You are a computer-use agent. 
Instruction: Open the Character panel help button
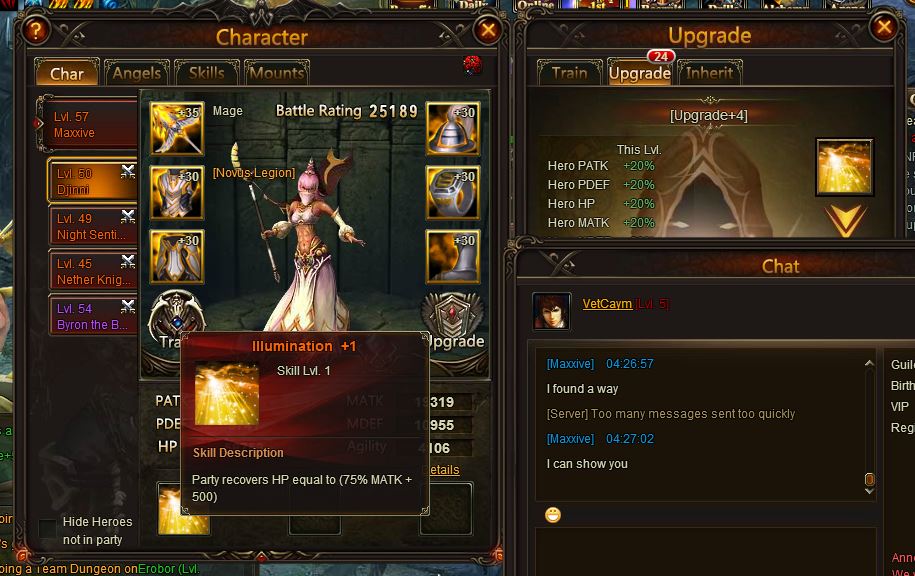[36, 30]
